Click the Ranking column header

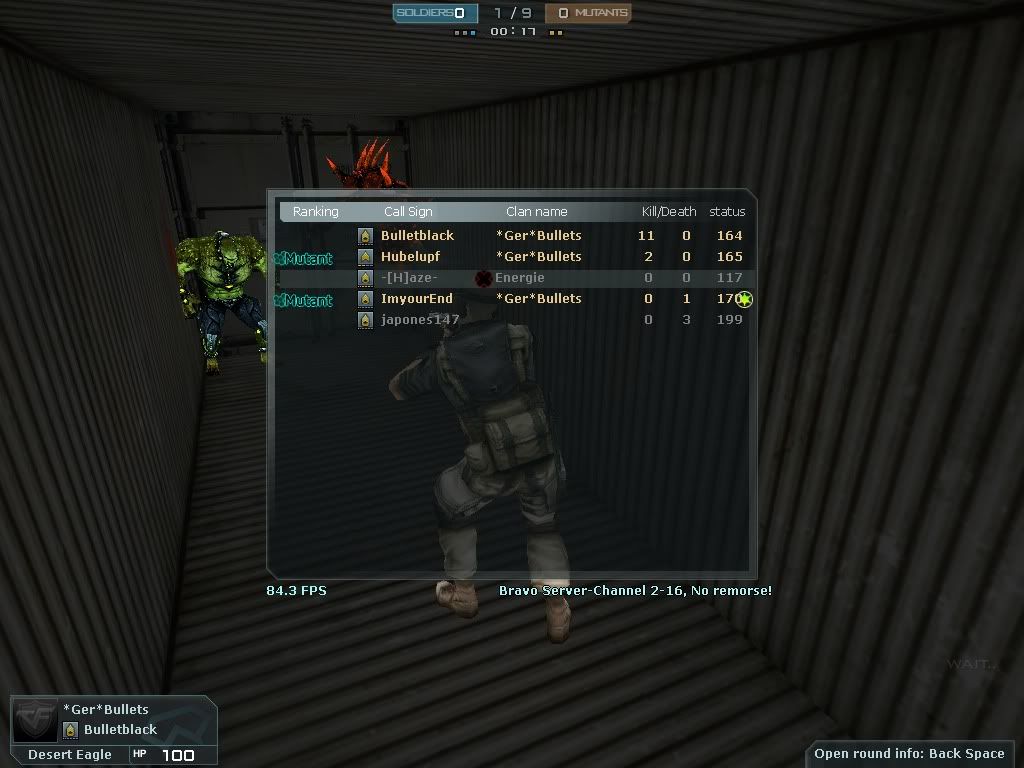(316, 212)
